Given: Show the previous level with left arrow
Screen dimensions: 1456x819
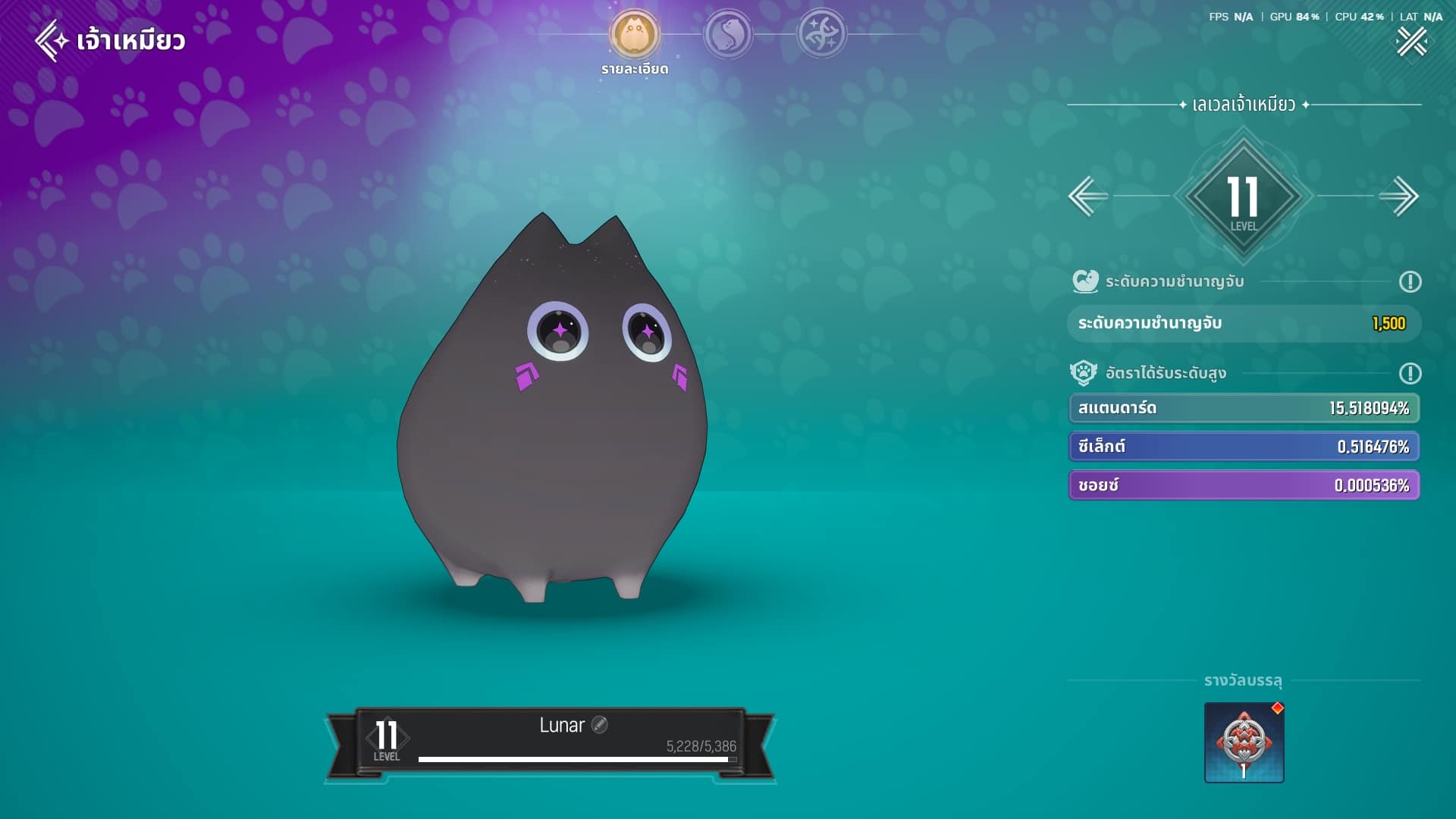Looking at the screenshot, I should (1088, 196).
